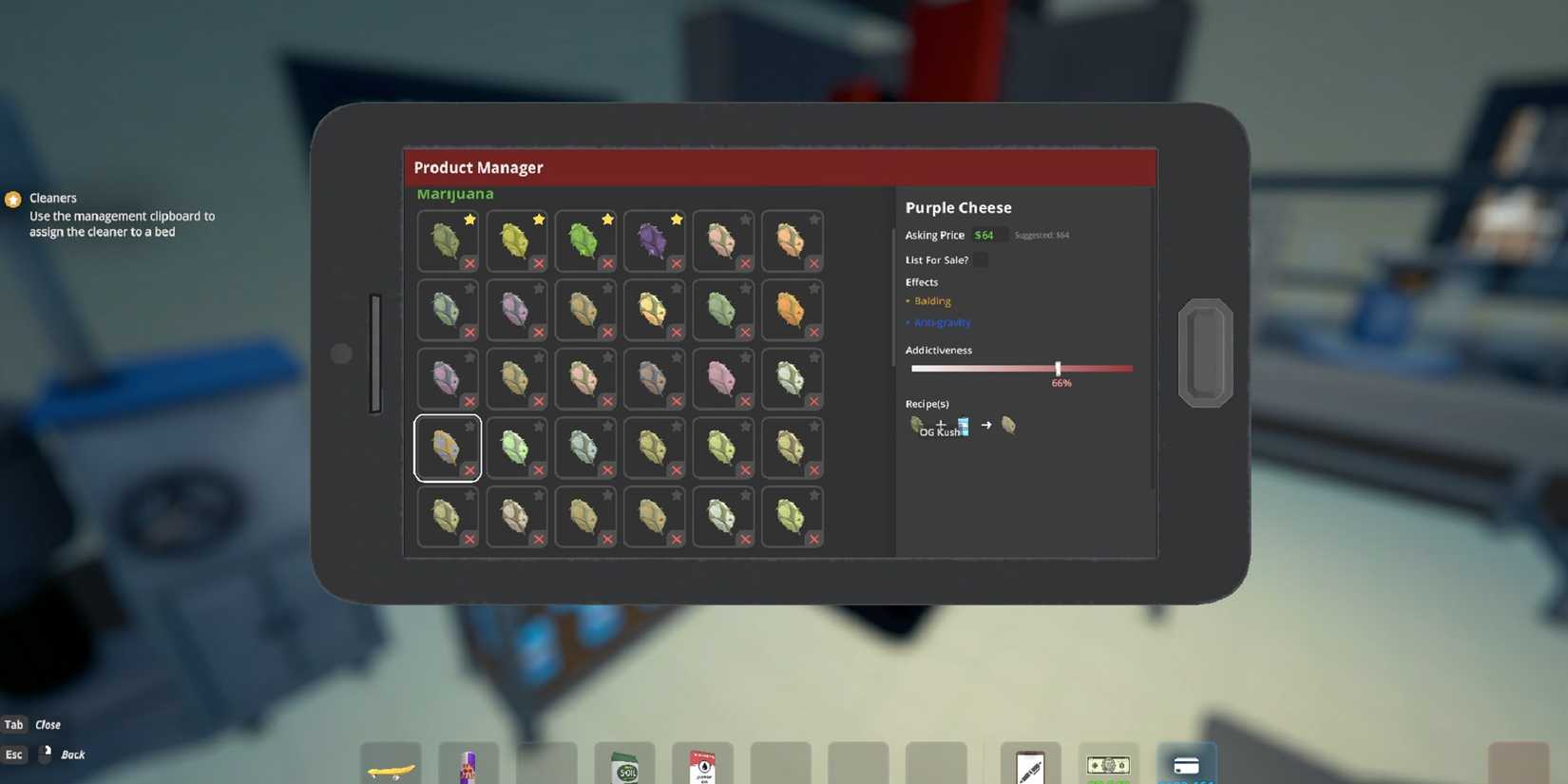Adjust the Addictiveness slider handle

1058,368
